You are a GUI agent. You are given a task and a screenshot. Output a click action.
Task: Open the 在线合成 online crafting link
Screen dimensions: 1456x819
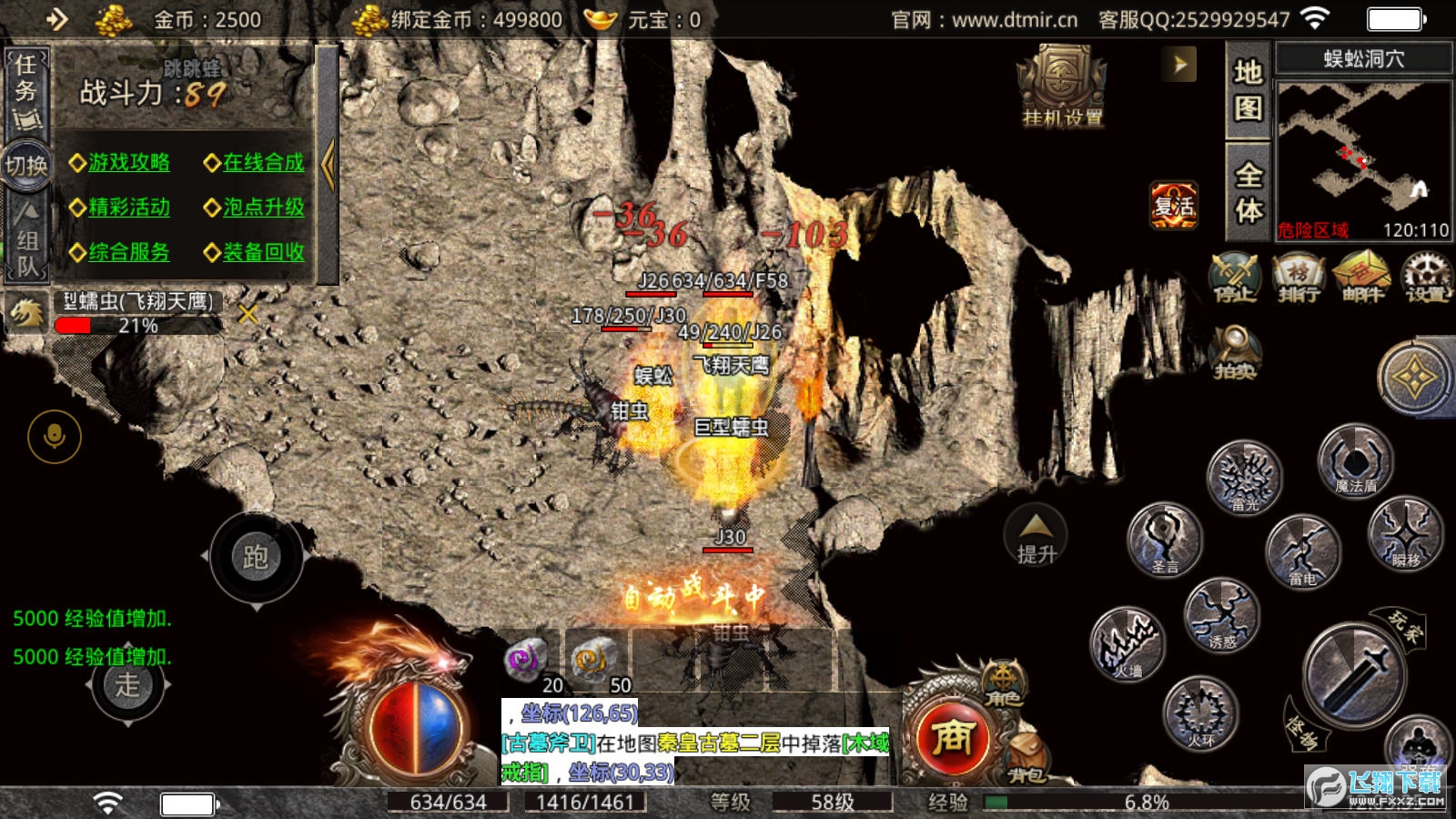coord(263,163)
